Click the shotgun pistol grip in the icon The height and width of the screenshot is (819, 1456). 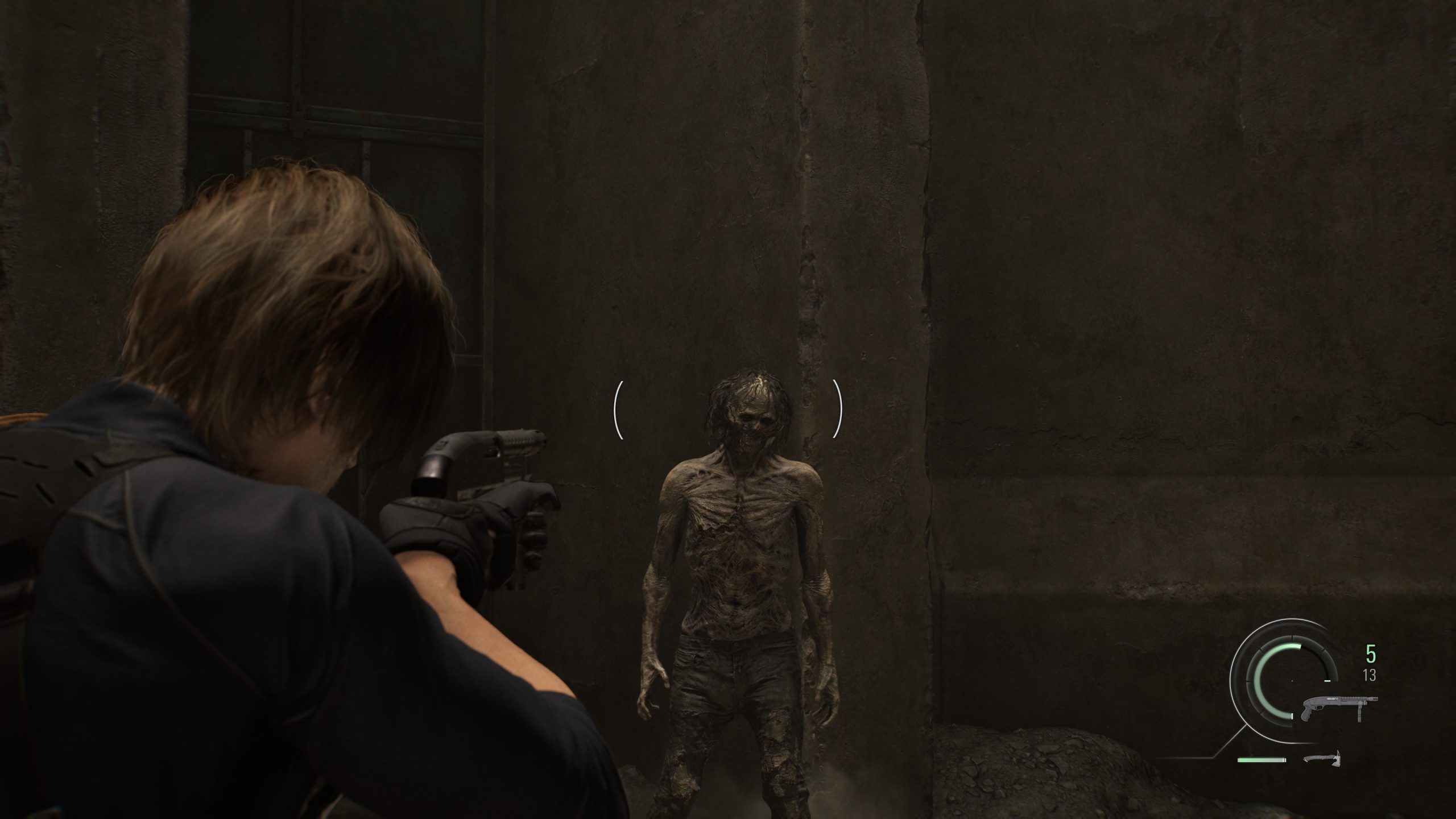pos(1306,714)
